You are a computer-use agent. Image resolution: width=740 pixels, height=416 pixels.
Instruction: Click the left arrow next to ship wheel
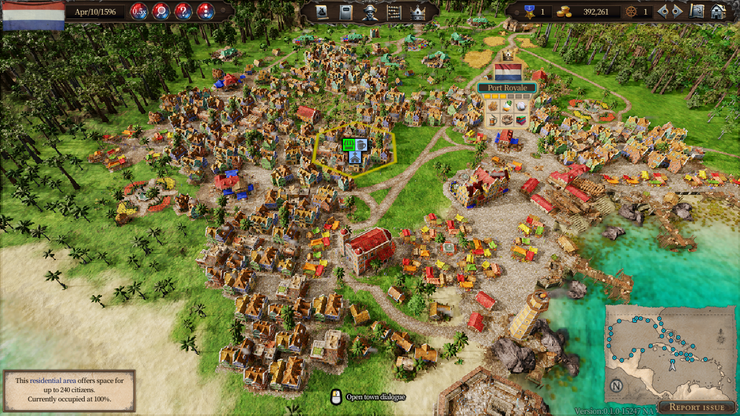[x=663, y=12]
